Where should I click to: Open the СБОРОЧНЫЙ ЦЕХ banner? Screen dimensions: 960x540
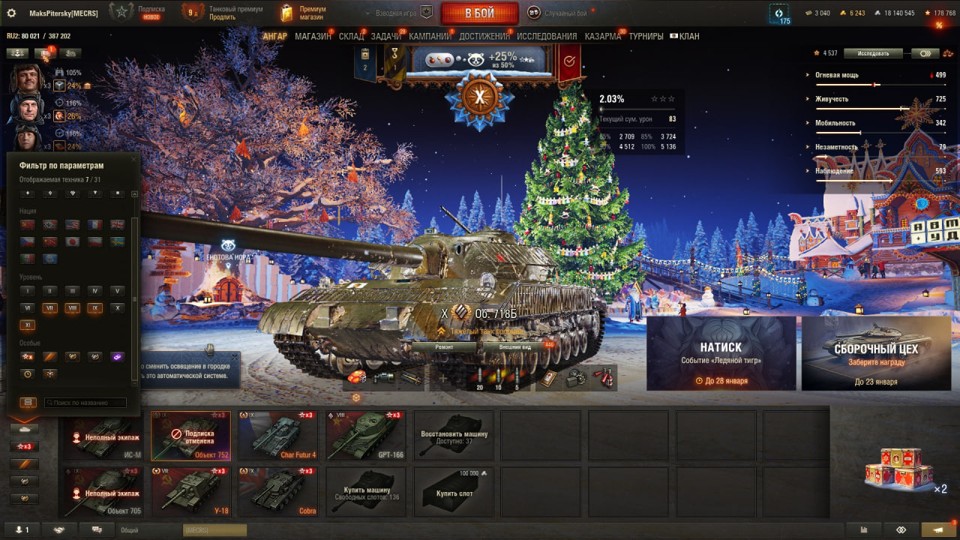pos(876,353)
